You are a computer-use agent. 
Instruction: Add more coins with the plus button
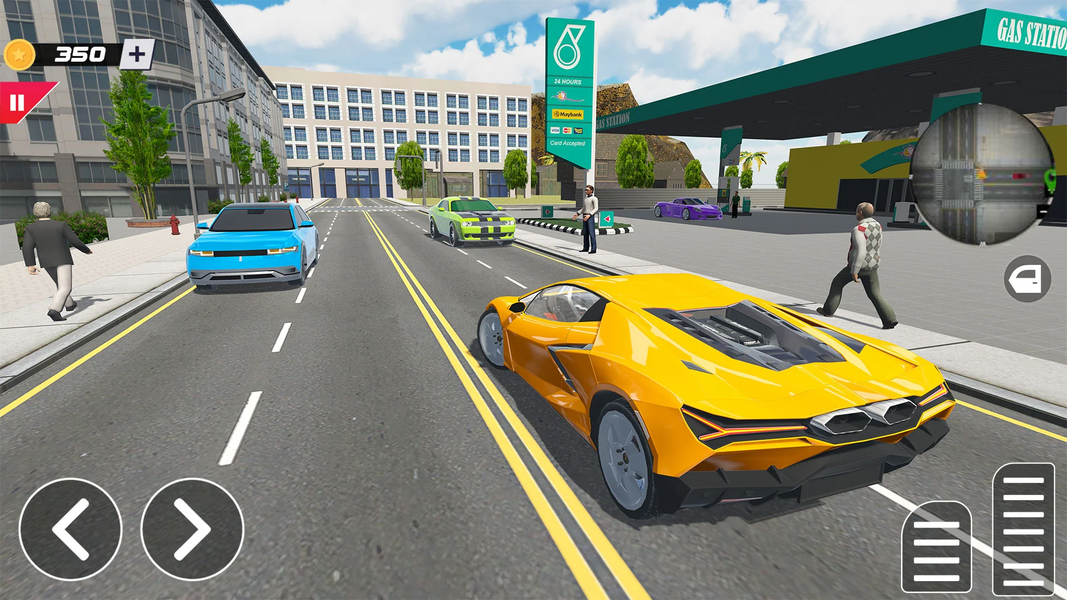tap(137, 54)
